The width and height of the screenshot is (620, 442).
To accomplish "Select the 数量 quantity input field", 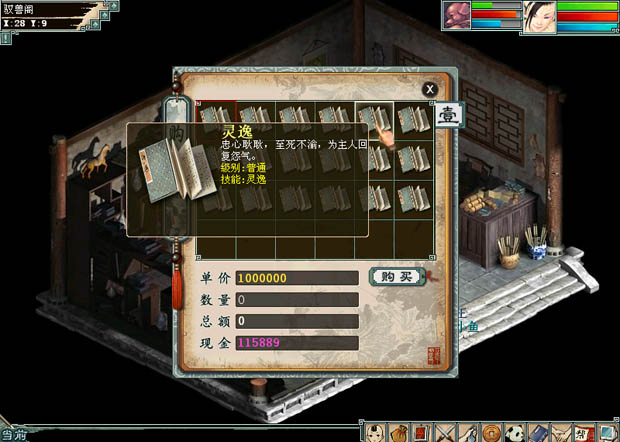I will [297, 300].
